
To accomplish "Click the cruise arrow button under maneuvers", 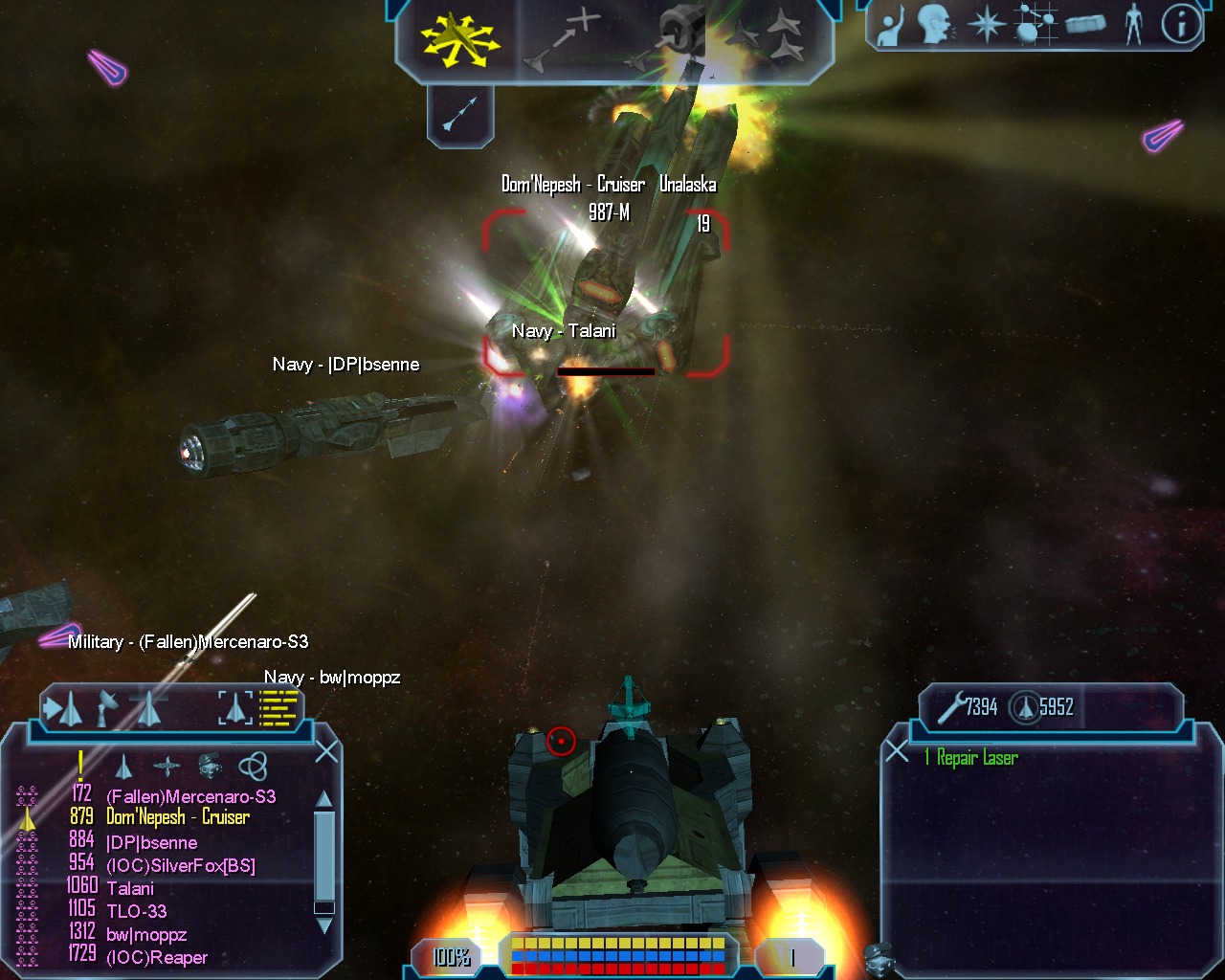I will (x=459, y=117).
